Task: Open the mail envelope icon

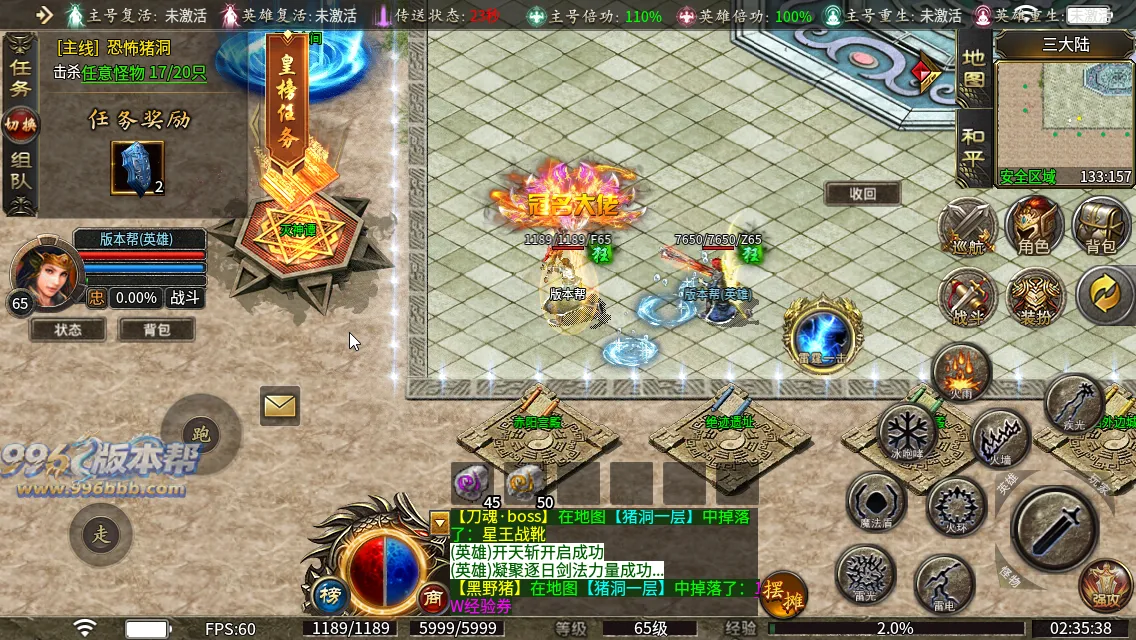Action: (x=280, y=406)
